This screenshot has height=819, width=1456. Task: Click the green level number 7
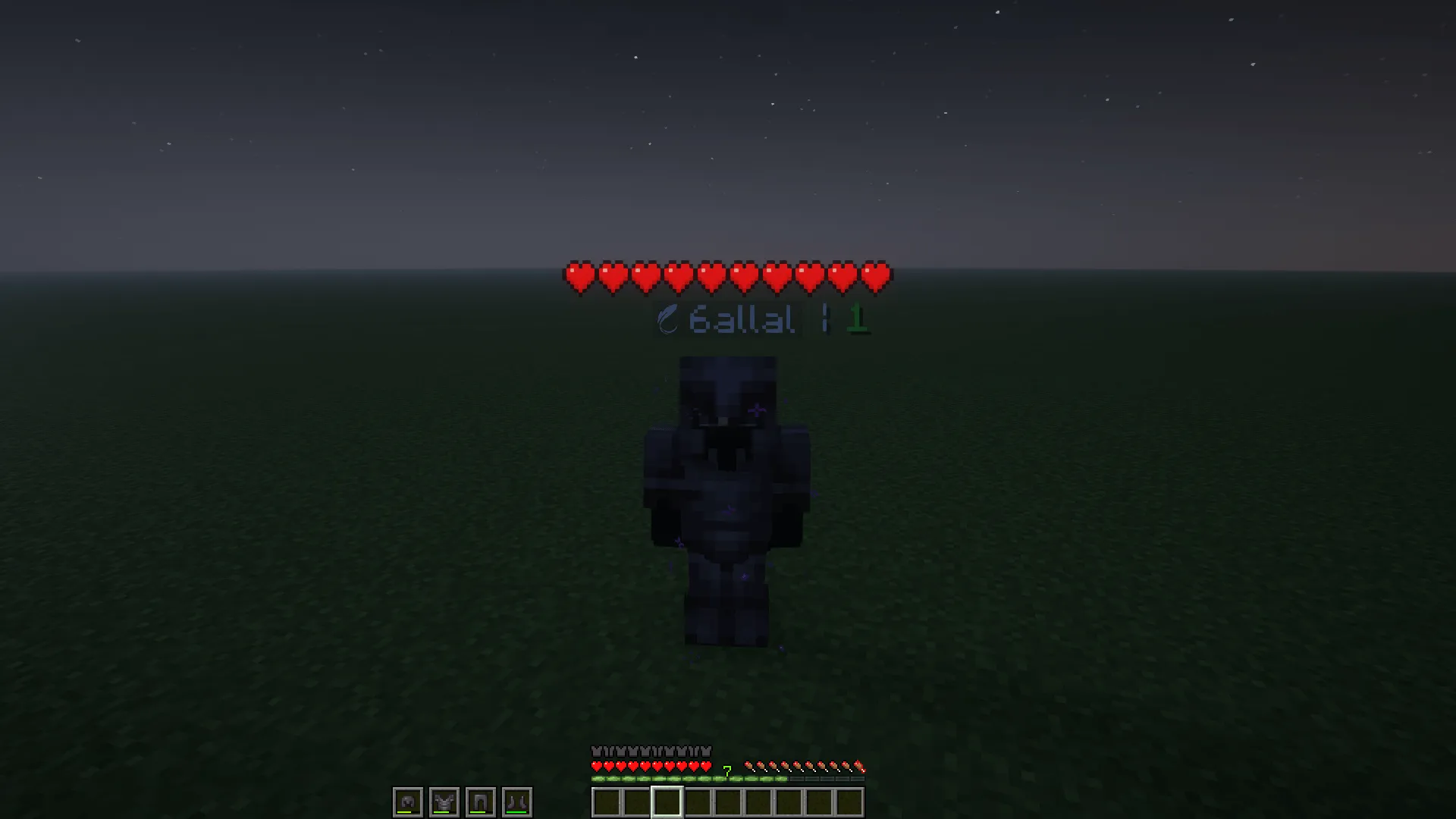[726, 772]
